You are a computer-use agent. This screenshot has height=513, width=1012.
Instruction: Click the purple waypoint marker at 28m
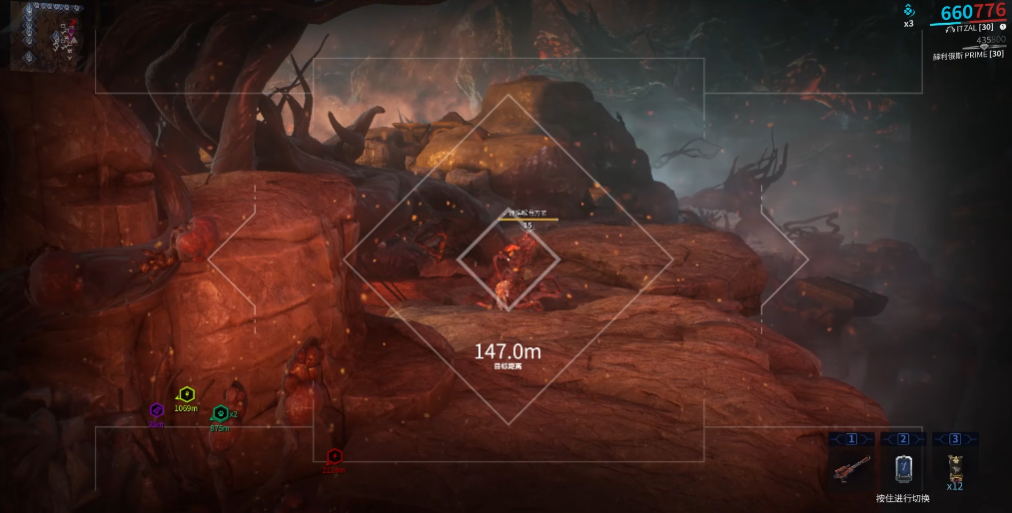[156, 410]
